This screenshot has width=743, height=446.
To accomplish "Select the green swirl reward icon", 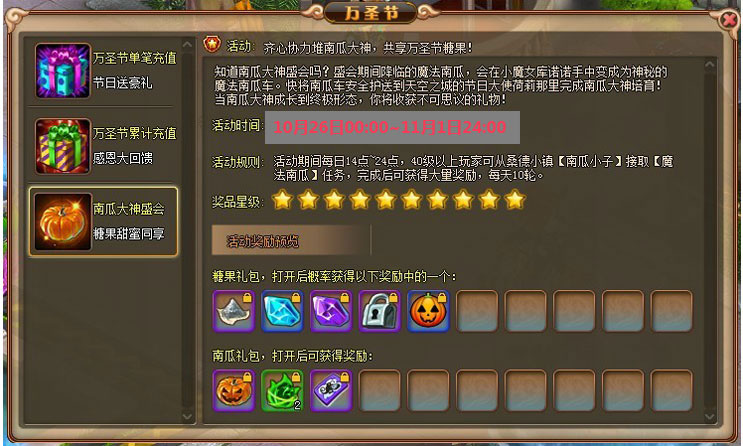I will coord(282,390).
